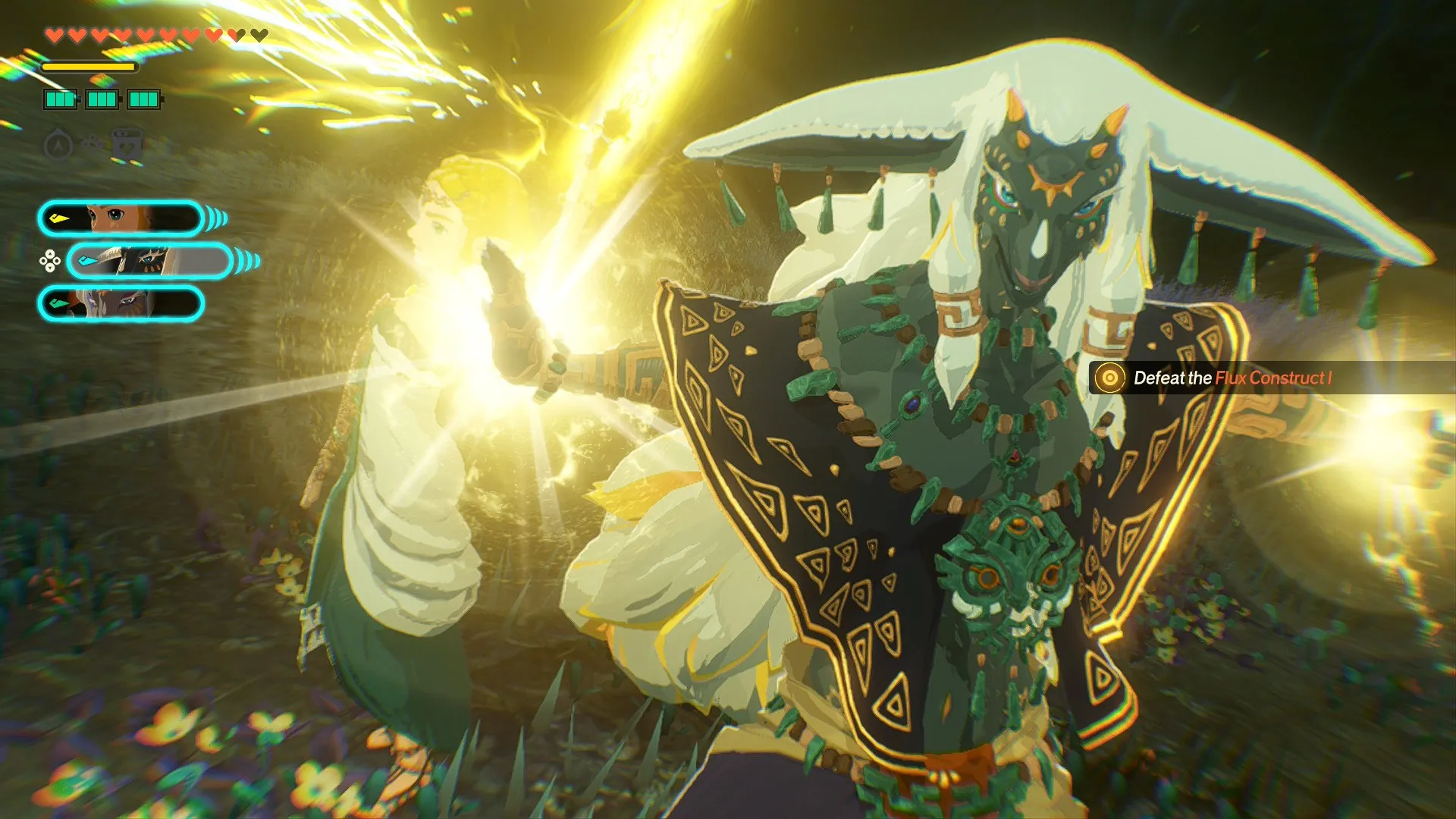Image resolution: width=1456 pixels, height=819 pixels.
Task: Toggle the last empty heart container
Action: pos(259,34)
